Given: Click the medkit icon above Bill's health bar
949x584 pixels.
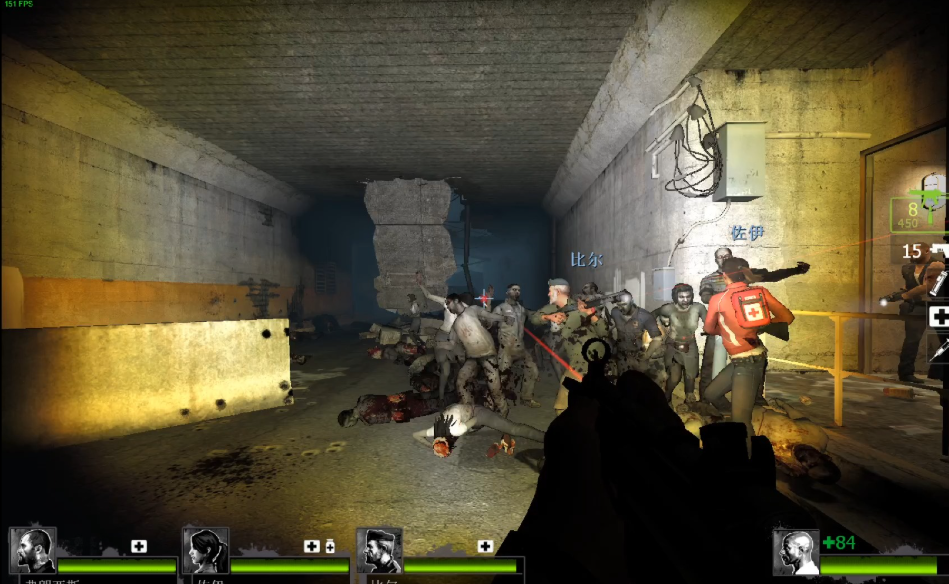Looking at the screenshot, I should pyautogui.click(x=485, y=546).
